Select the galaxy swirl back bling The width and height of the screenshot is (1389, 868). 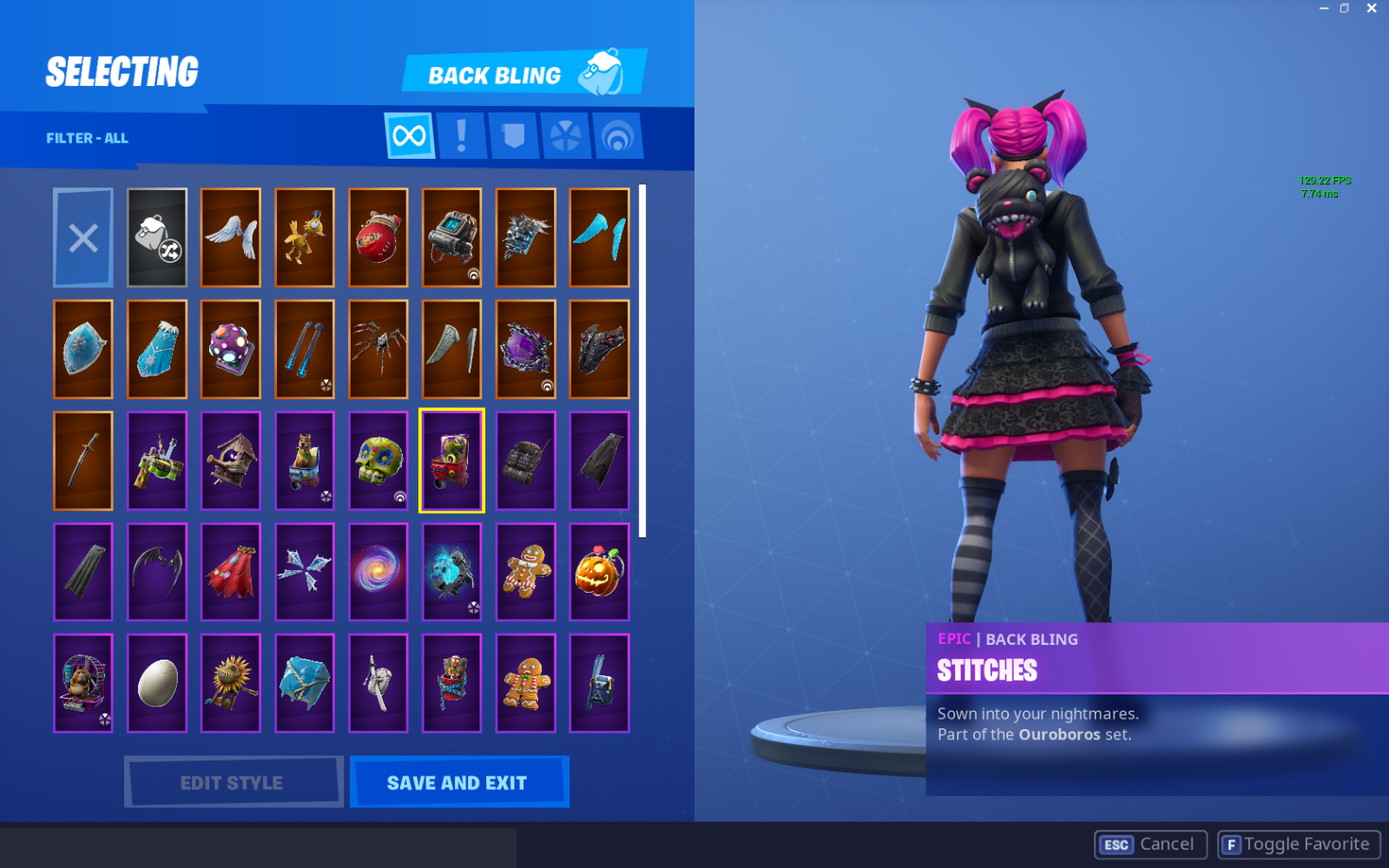[x=378, y=572]
